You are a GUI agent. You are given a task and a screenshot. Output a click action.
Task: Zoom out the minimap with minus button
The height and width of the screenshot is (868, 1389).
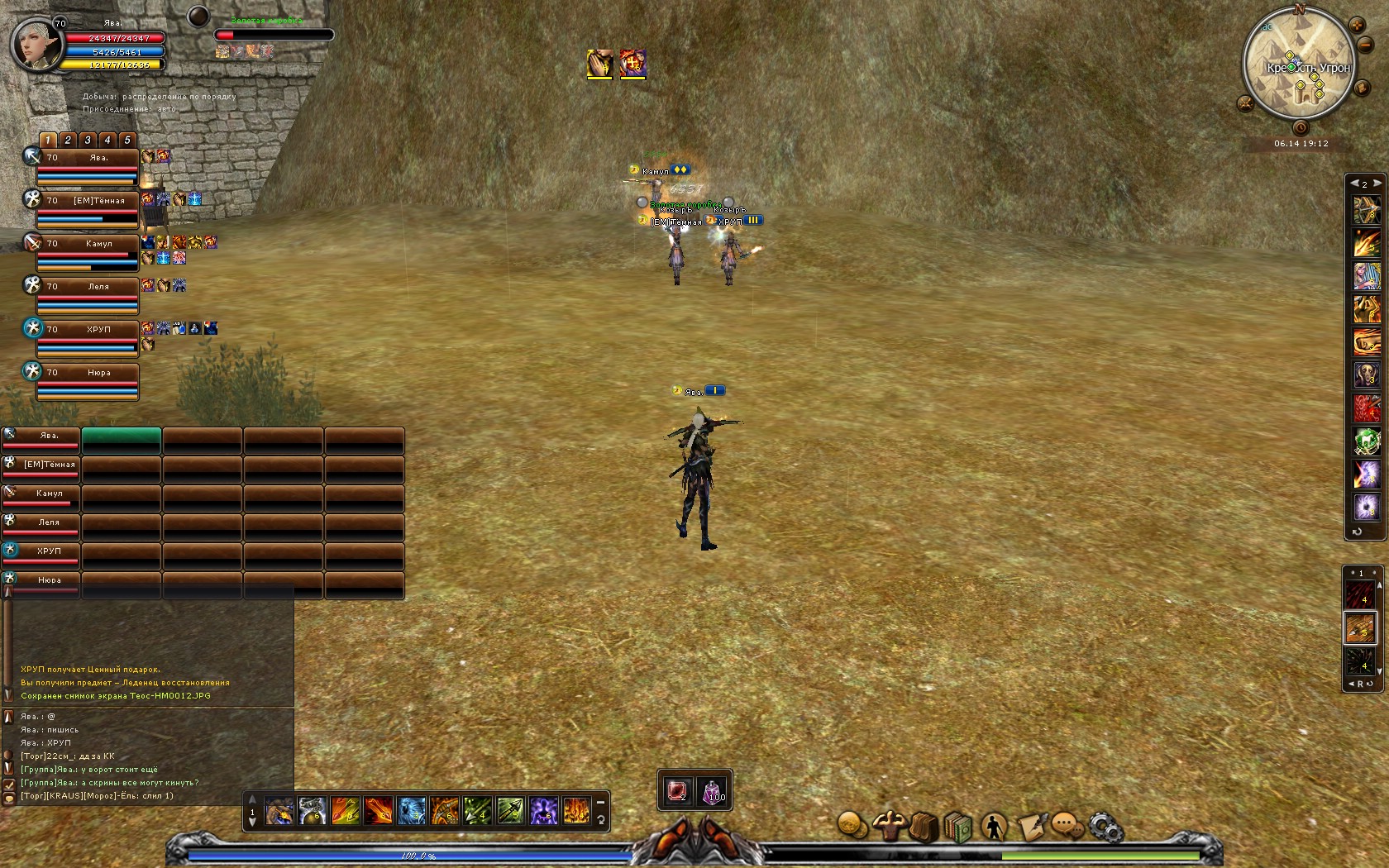[x=1366, y=45]
